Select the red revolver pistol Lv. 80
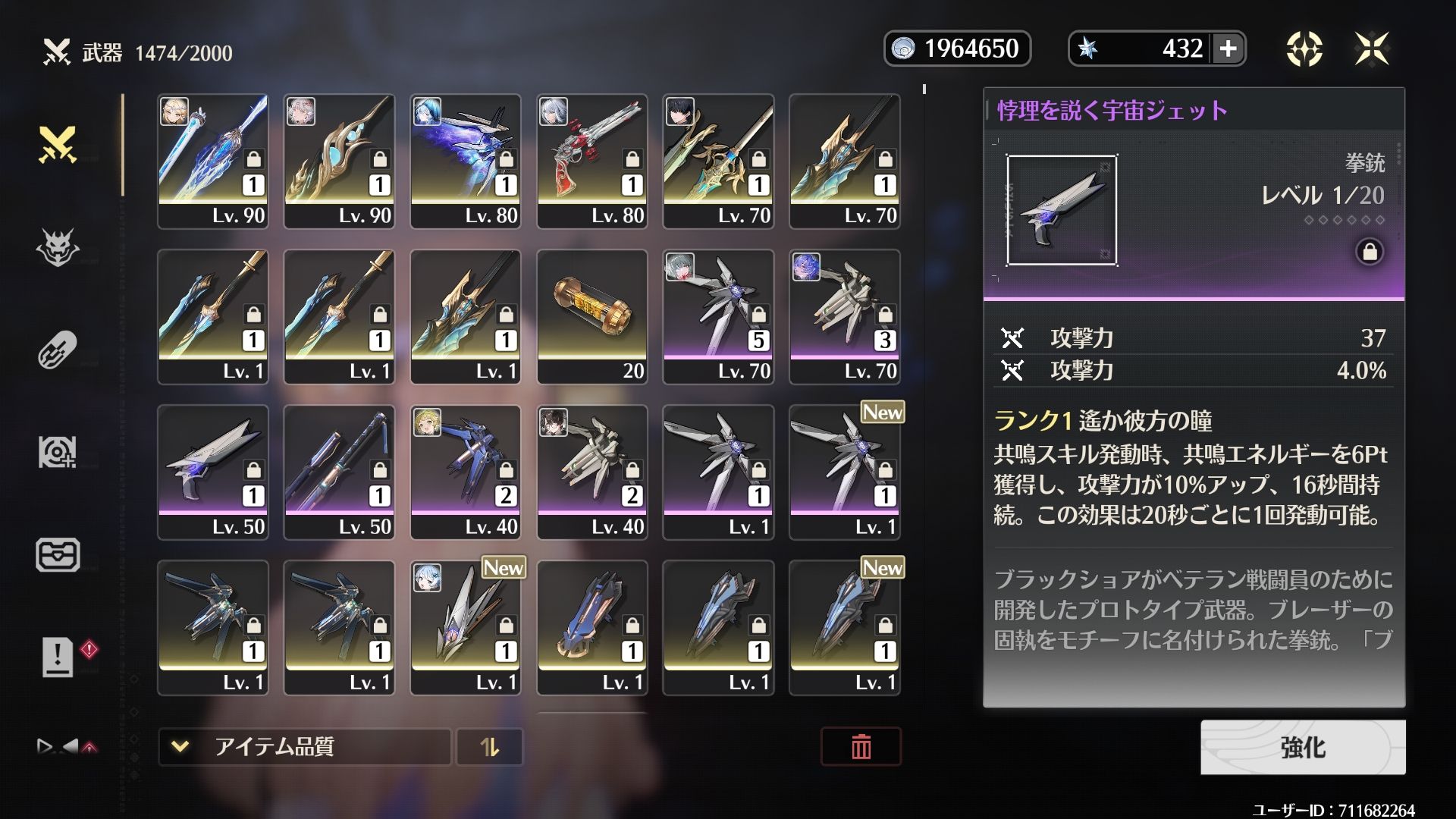The height and width of the screenshot is (819, 1456). point(591,161)
